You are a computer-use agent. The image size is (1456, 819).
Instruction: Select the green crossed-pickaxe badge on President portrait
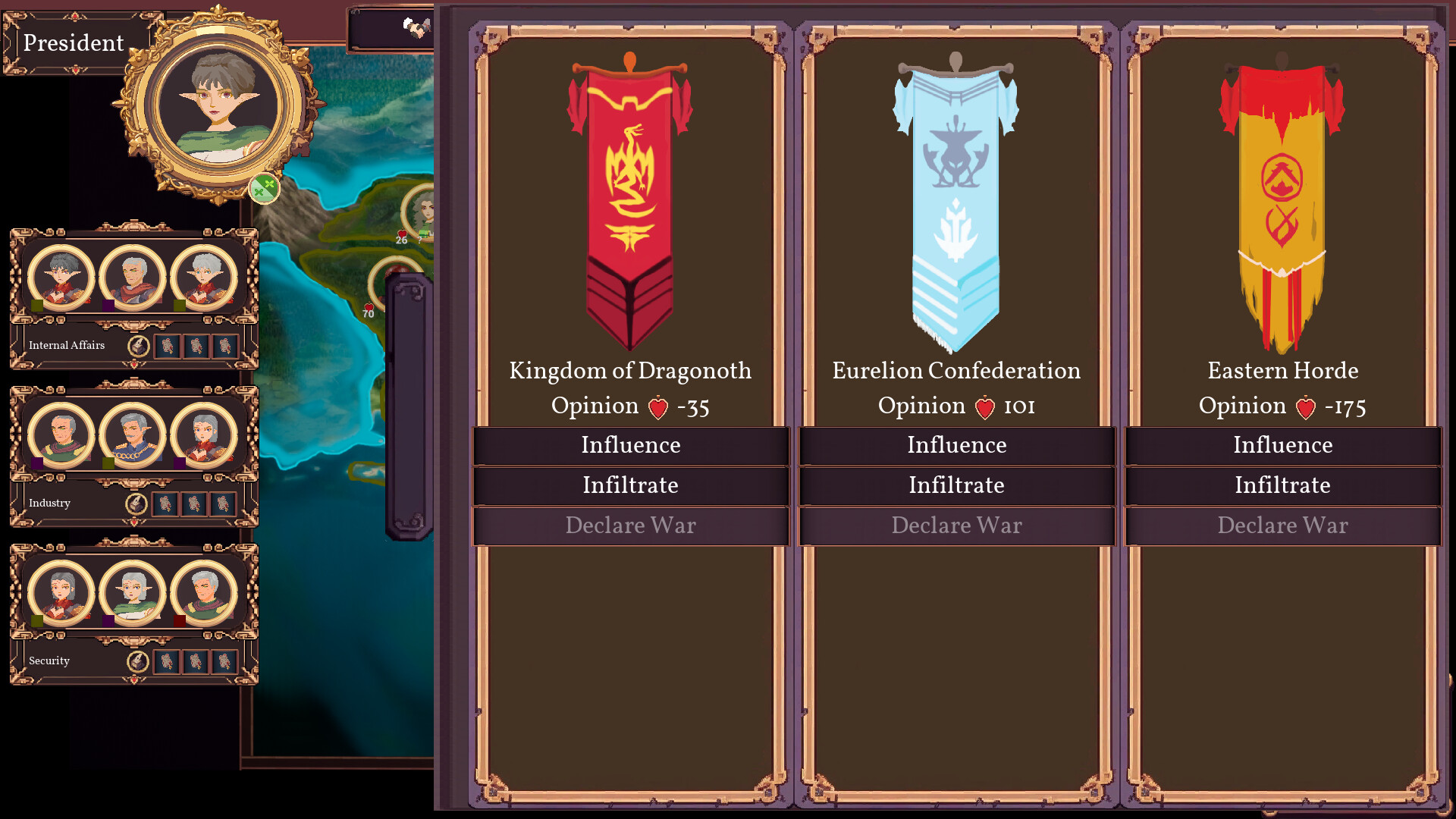[264, 187]
